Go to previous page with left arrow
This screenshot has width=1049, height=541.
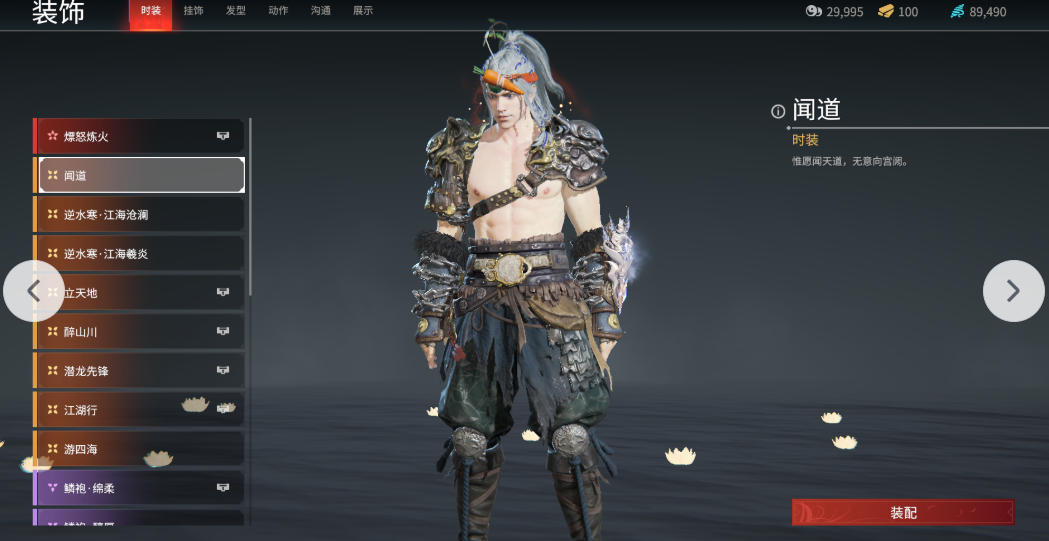coord(33,291)
